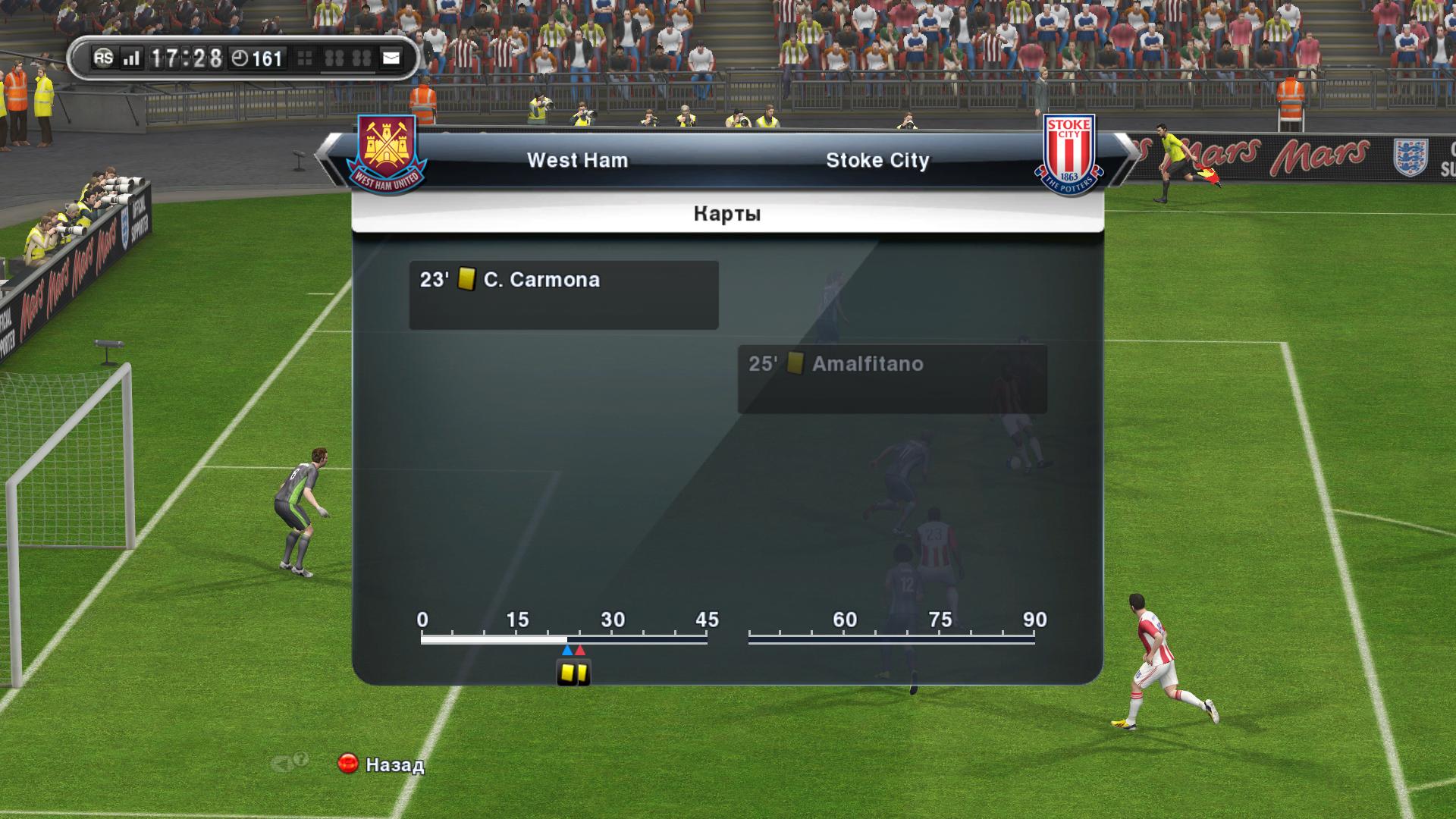Select Amalfitano's 25' yellow card entry
The width and height of the screenshot is (1456, 819).
click(x=892, y=378)
